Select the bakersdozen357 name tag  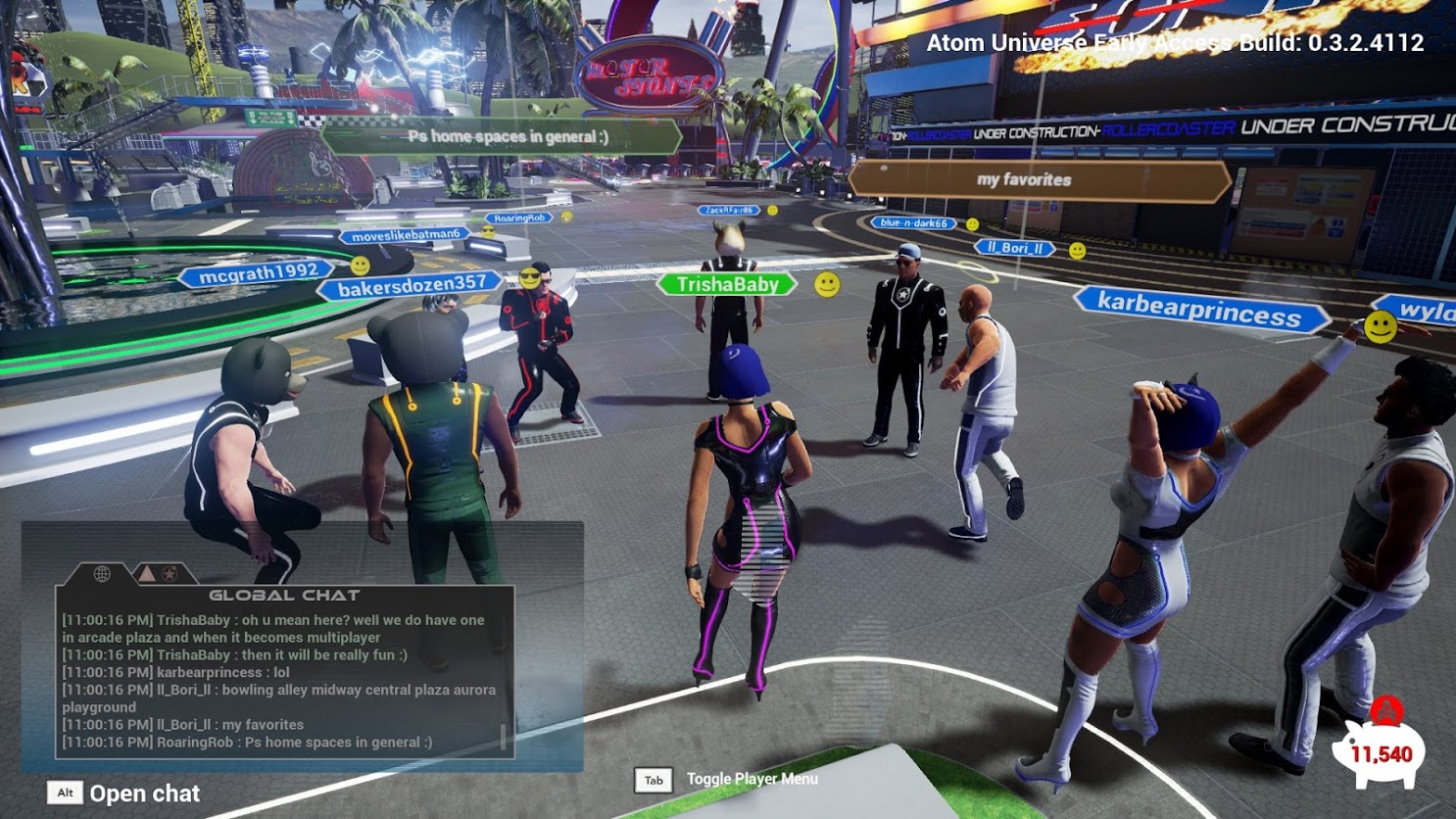point(412,286)
